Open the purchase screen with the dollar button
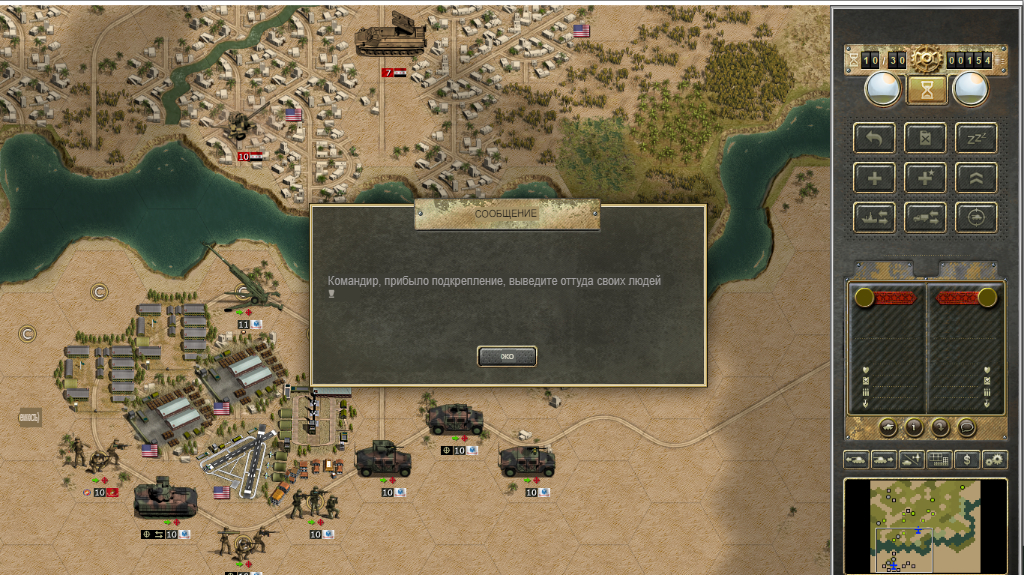 (966, 459)
